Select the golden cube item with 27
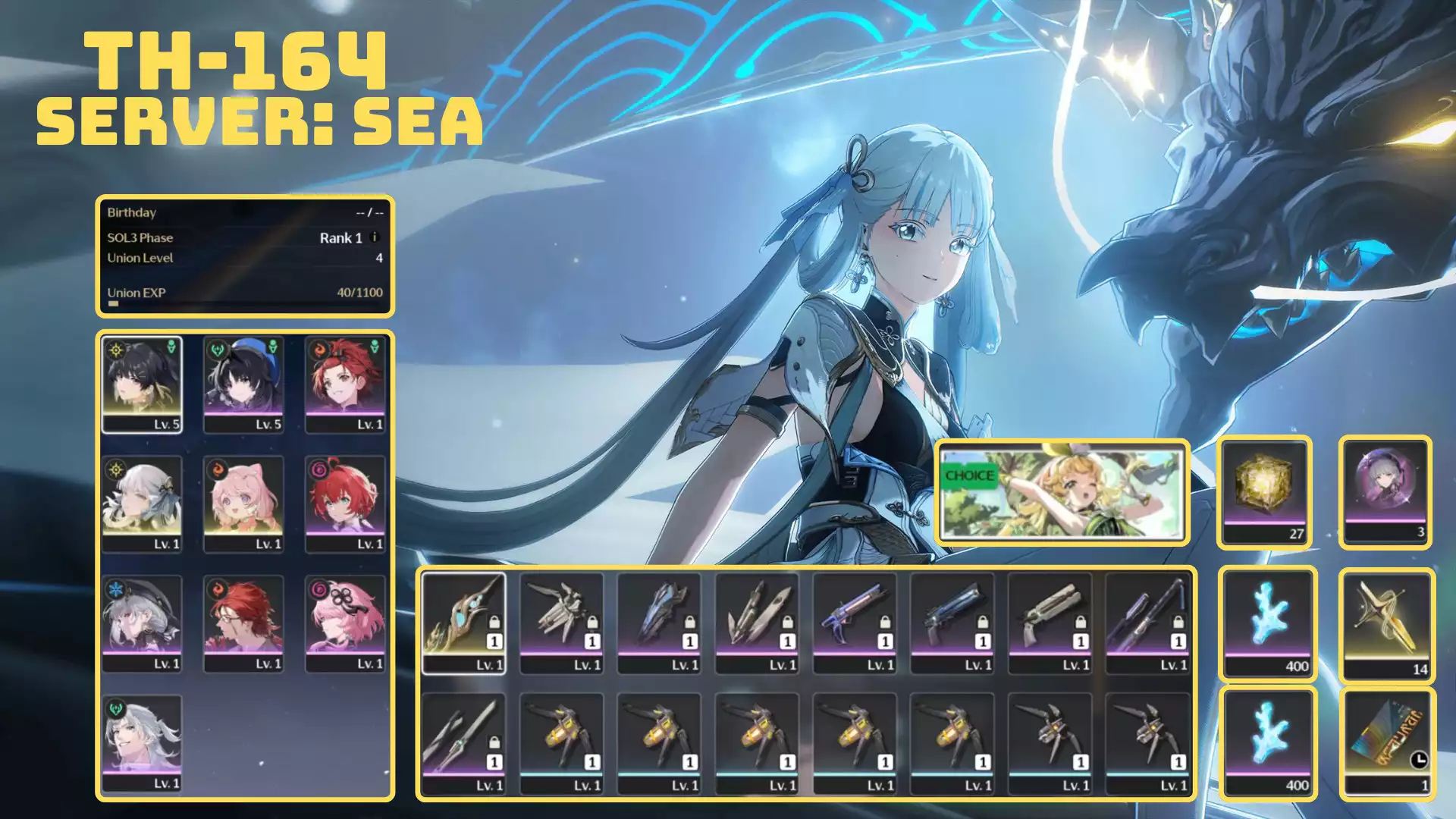The height and width of the screenshot is (819, 1456). [x=1264, y=491]
